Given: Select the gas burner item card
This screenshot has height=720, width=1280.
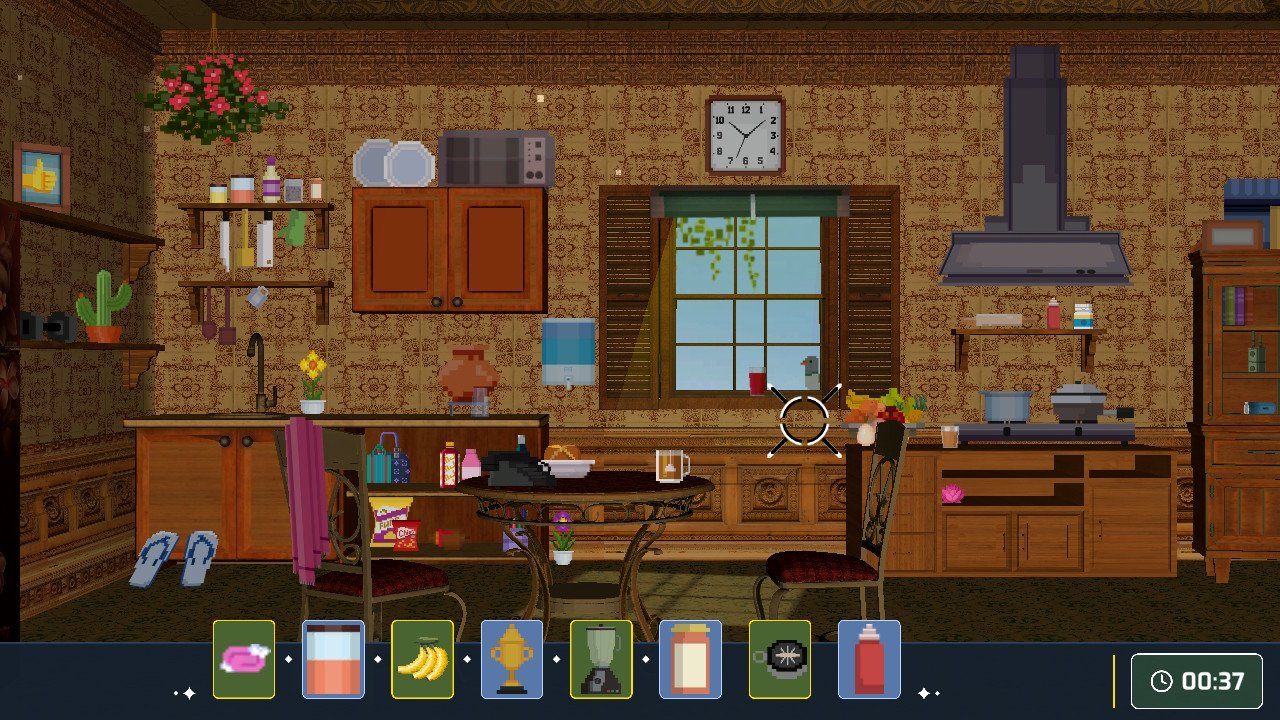Looking at the screenshot, I should (780, 659).
